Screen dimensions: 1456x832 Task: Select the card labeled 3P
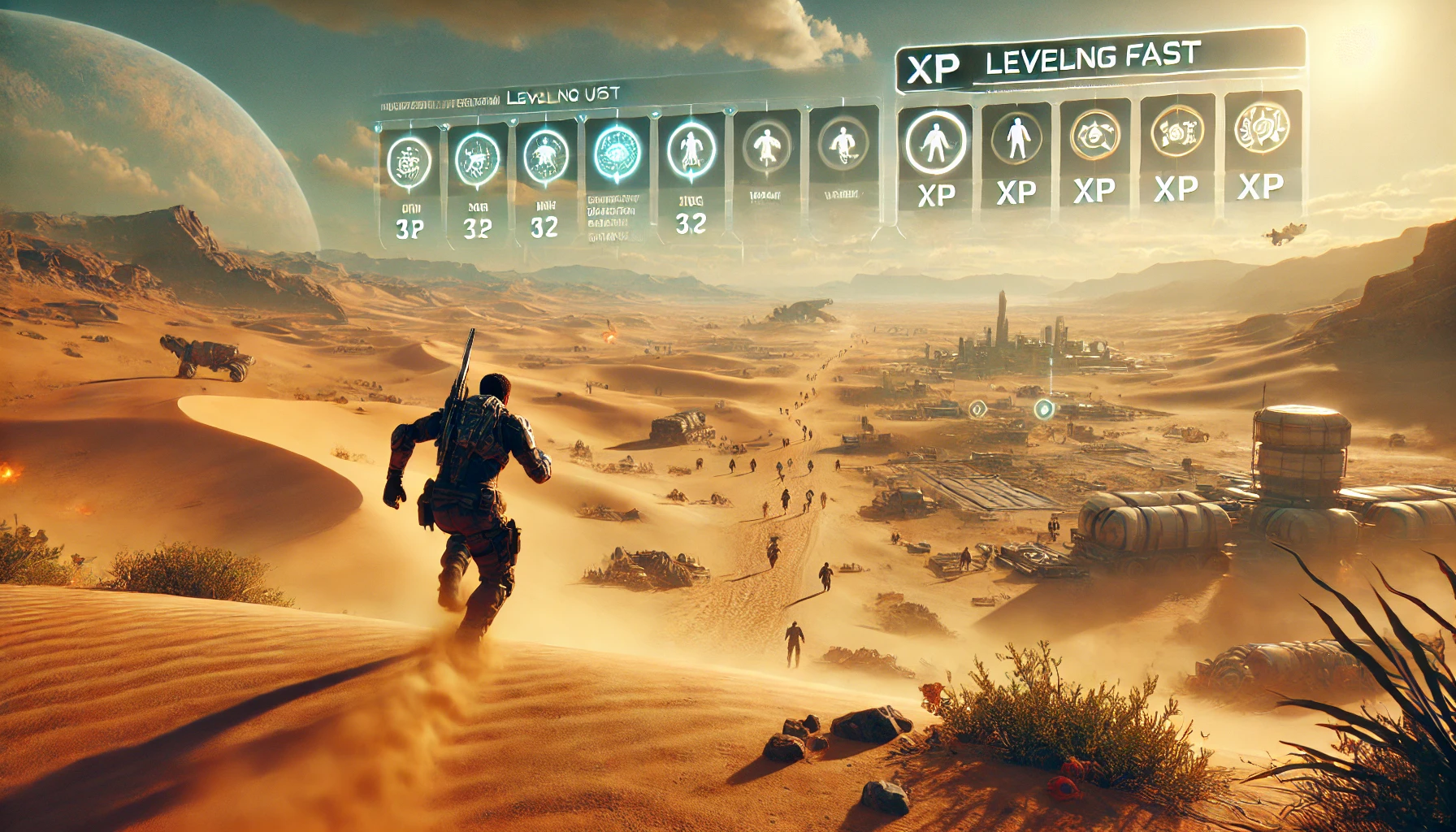(409, 187)
